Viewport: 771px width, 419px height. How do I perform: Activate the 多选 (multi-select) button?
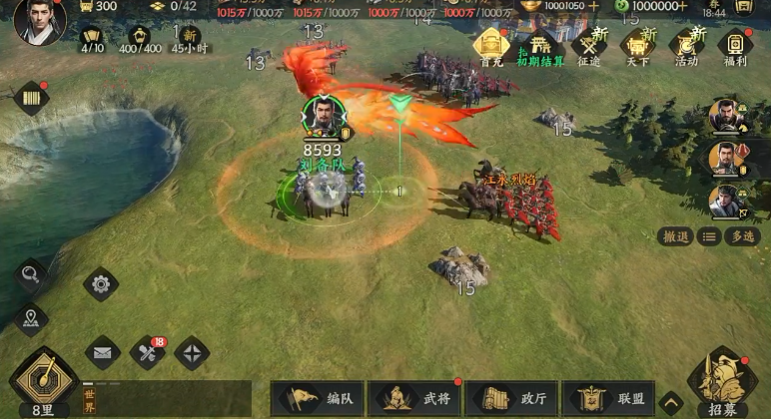[741, 236]
